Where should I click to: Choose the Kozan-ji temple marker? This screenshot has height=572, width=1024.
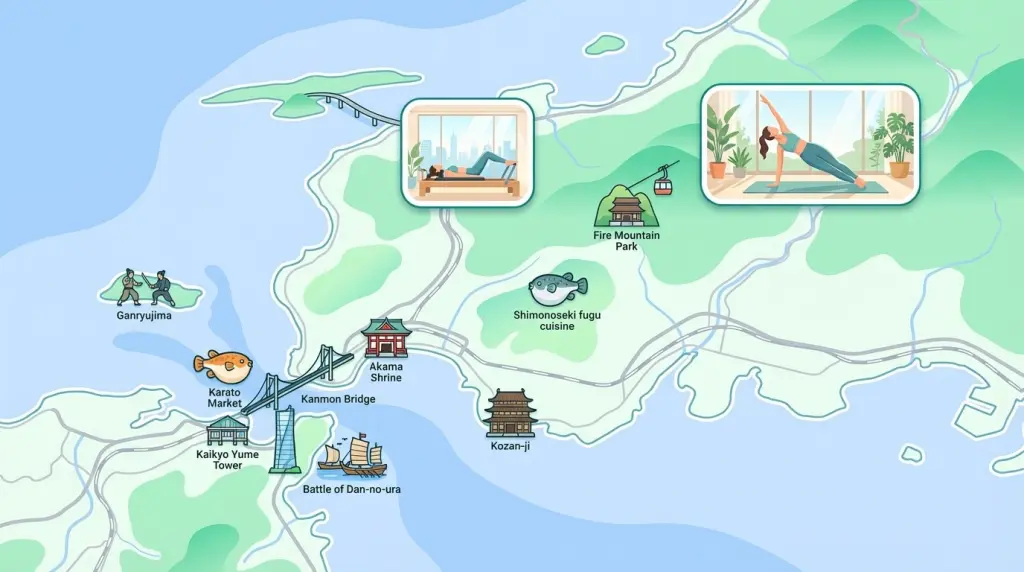point(510,413)
